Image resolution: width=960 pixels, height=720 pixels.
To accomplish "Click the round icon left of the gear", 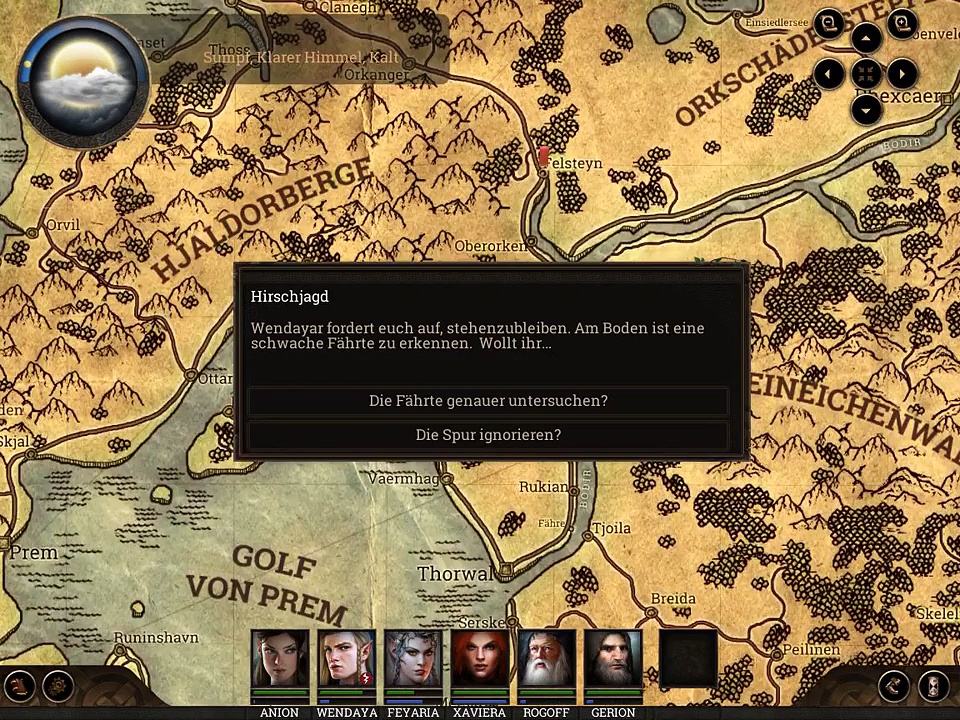I will pos(19,686).
